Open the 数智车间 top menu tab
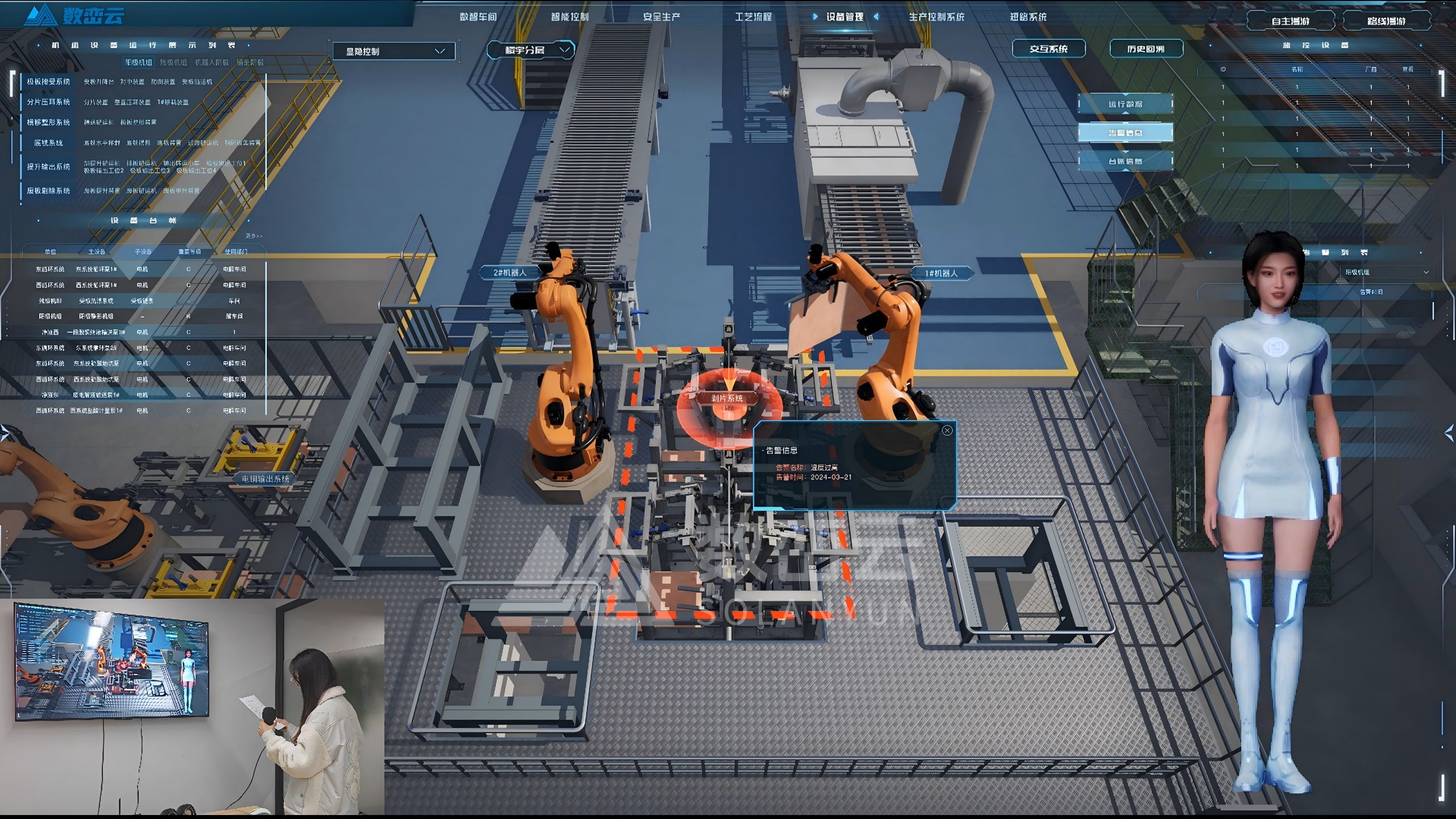The height and width of the screenshot is (819, 1456). pos(478,17)
